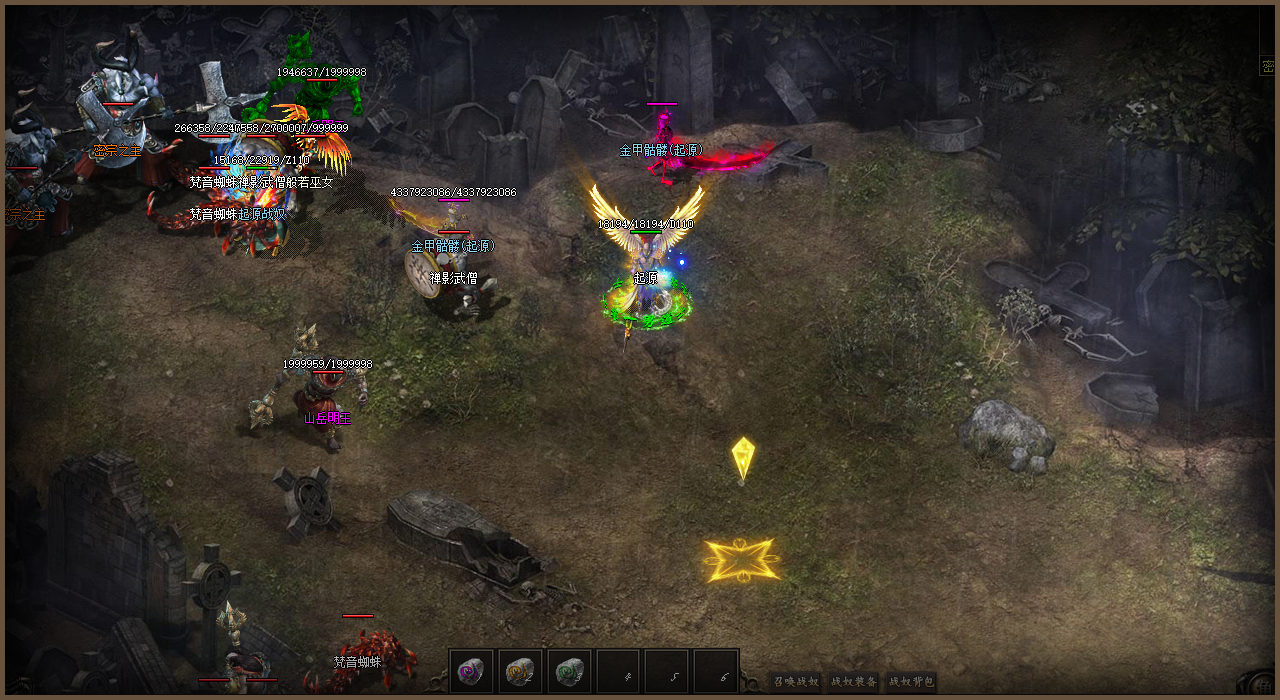Activate the green spiral stone in slot 3

coord(570,671)
